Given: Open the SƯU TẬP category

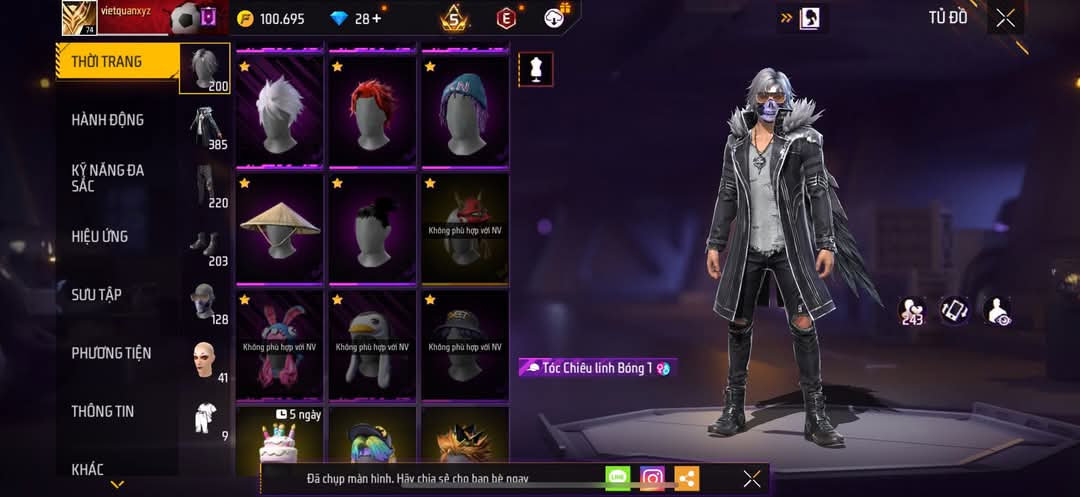Looking at the screenshot, I should tap(96, 295).
